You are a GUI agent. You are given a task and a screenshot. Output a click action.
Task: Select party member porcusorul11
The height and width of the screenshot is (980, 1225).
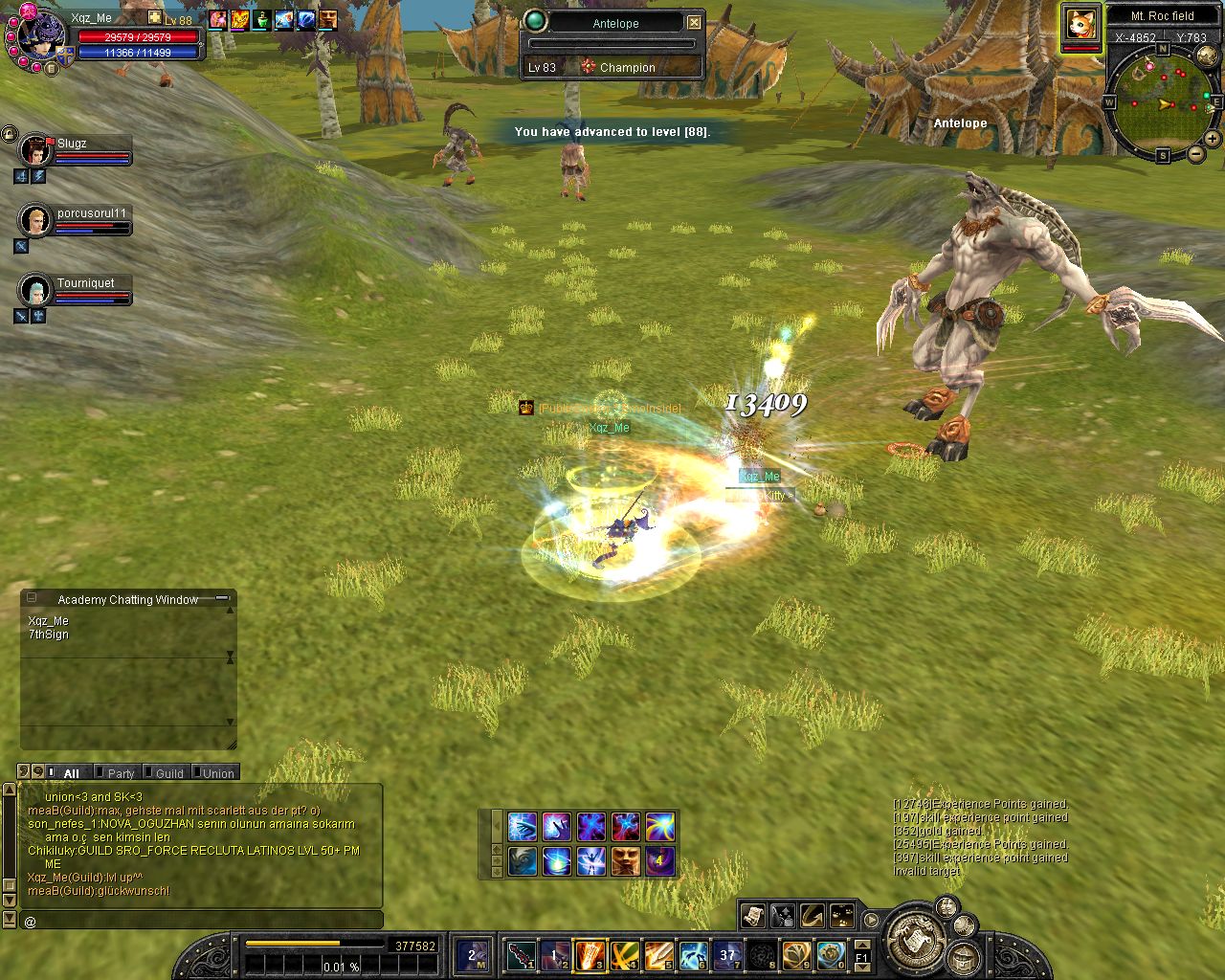[x=36, y=221]
